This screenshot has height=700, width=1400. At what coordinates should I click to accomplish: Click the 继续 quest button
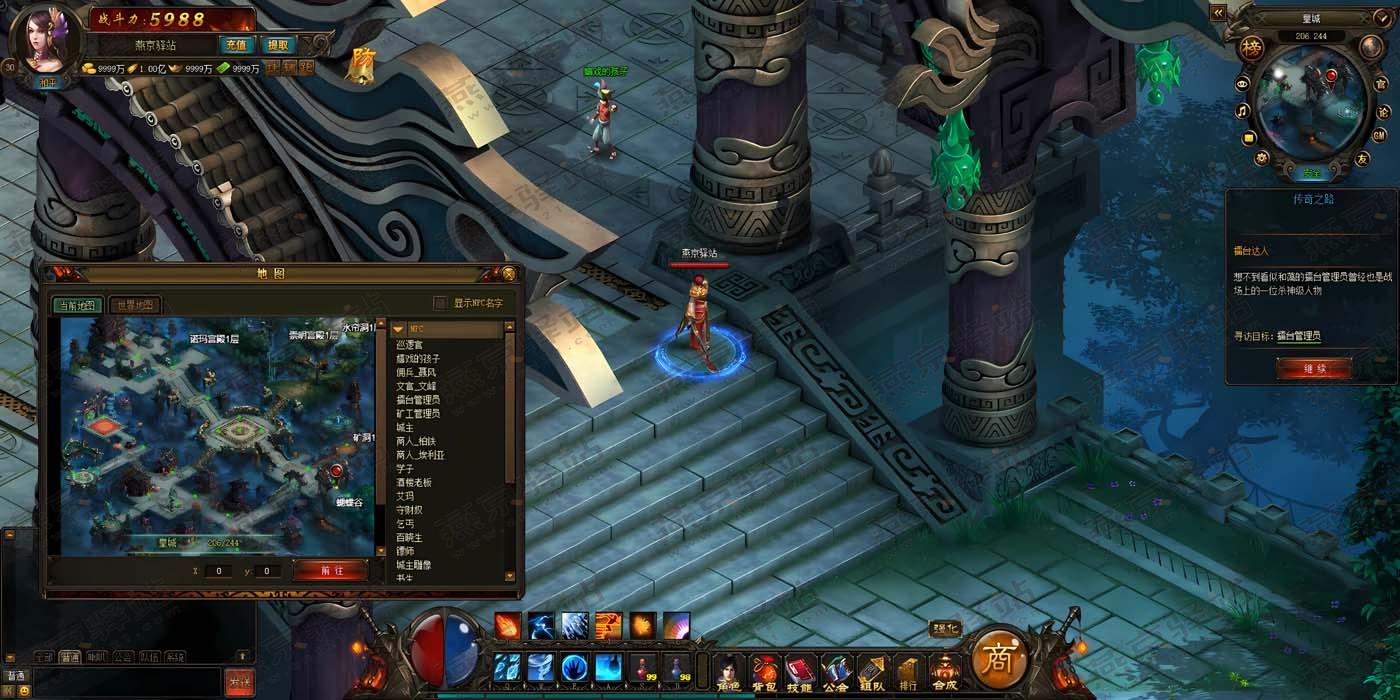1313,368
